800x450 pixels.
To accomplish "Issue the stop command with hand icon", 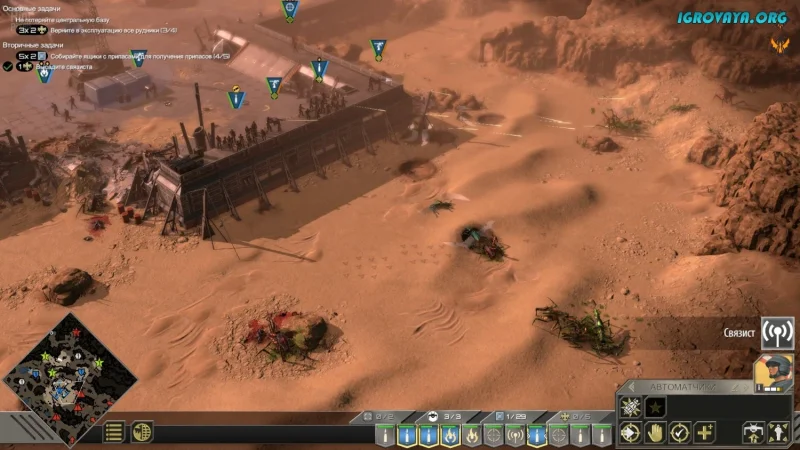I will click(x=655, y=433).
